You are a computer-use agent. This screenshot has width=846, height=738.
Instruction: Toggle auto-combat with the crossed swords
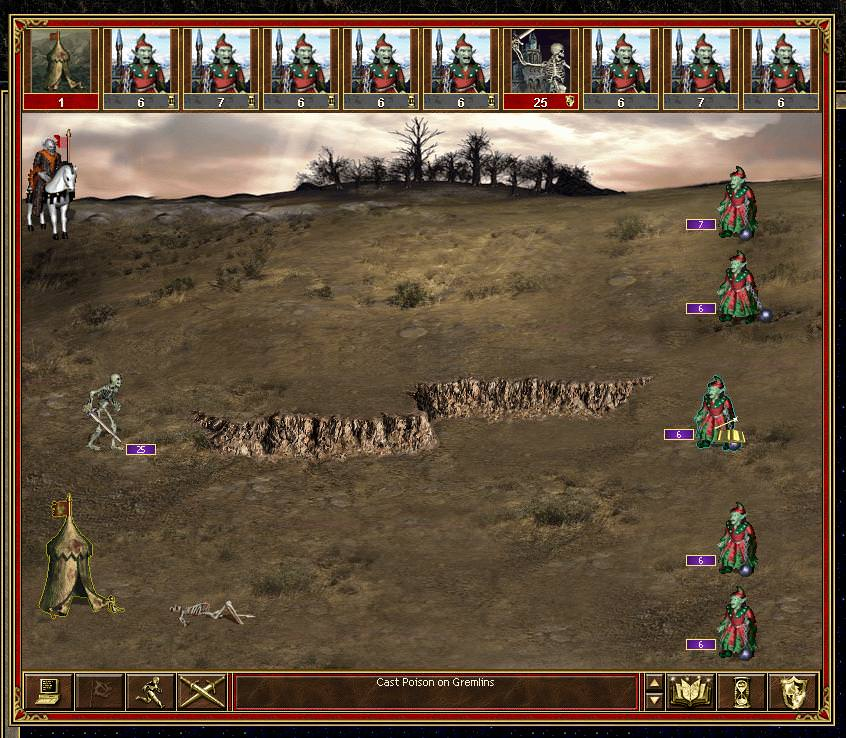click(x=202, y=691)
